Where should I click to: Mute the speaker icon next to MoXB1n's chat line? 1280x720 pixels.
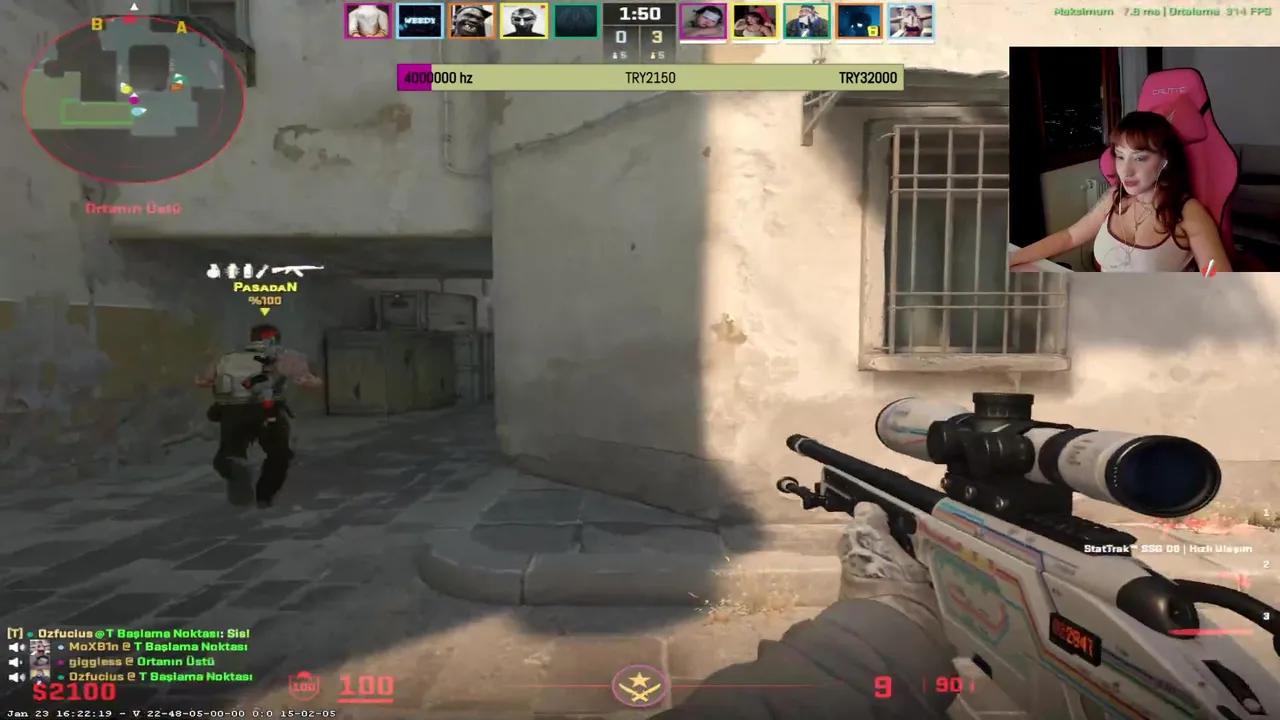tap(15, 647)
